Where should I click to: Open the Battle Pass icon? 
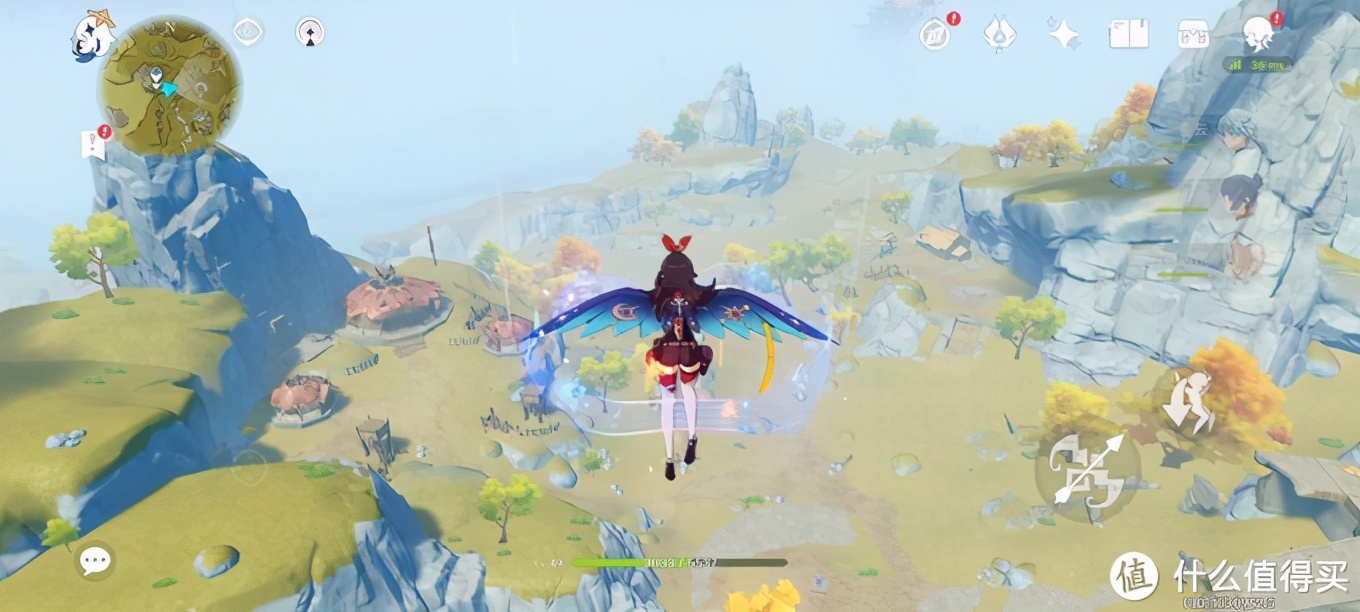[x=1000, y=34]
